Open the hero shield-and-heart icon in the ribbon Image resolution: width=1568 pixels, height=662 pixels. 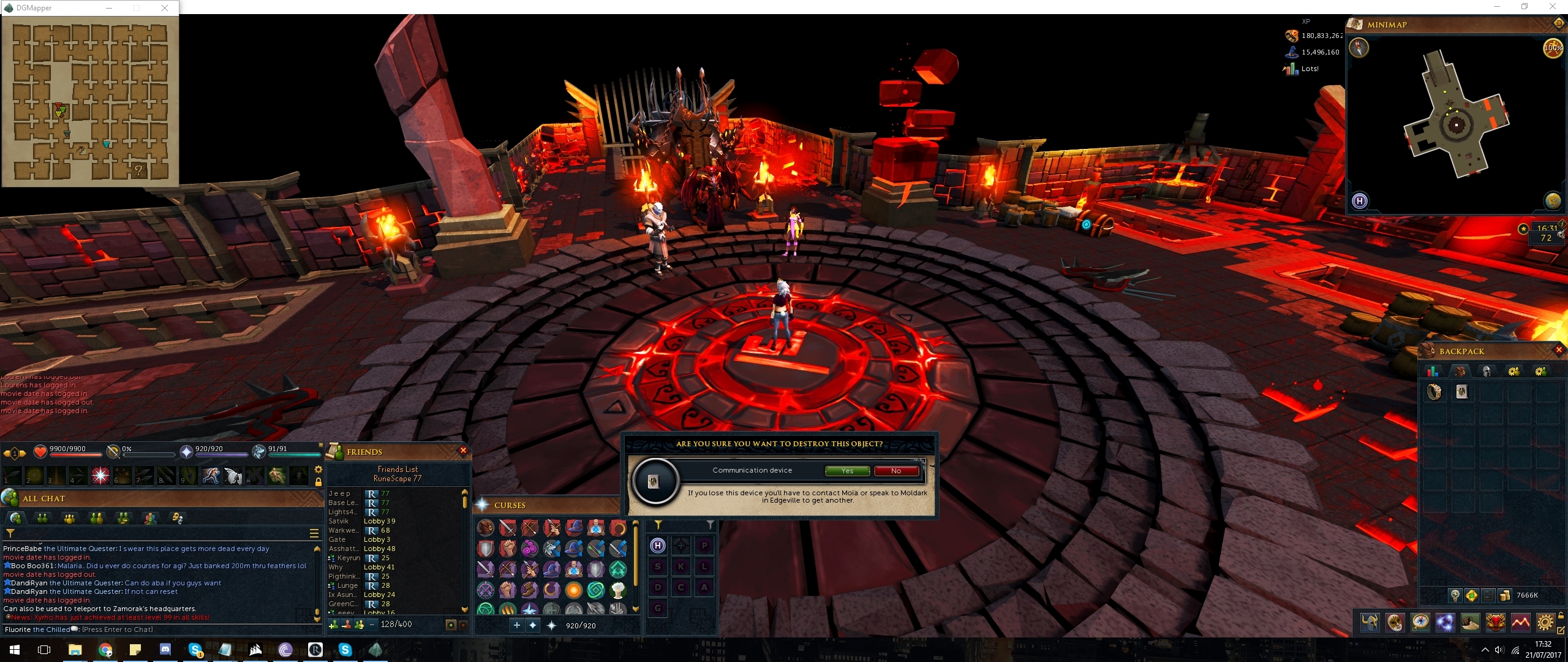tap(1497, 623)
